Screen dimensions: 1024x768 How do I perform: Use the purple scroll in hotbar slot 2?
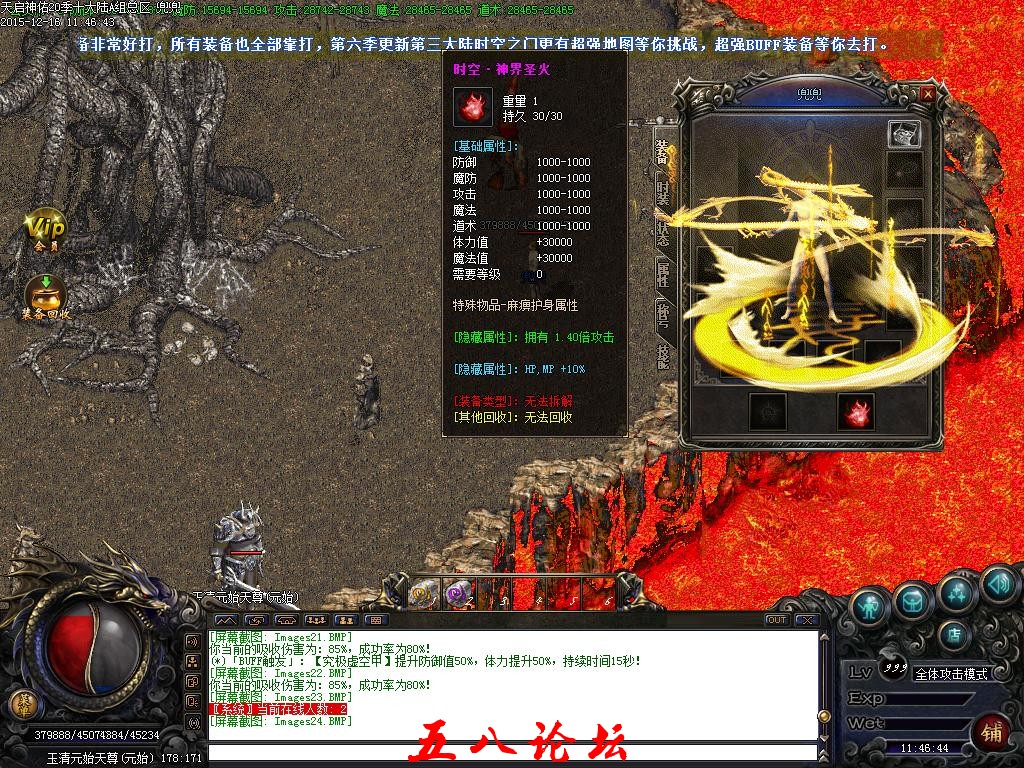tap(457, 593)
